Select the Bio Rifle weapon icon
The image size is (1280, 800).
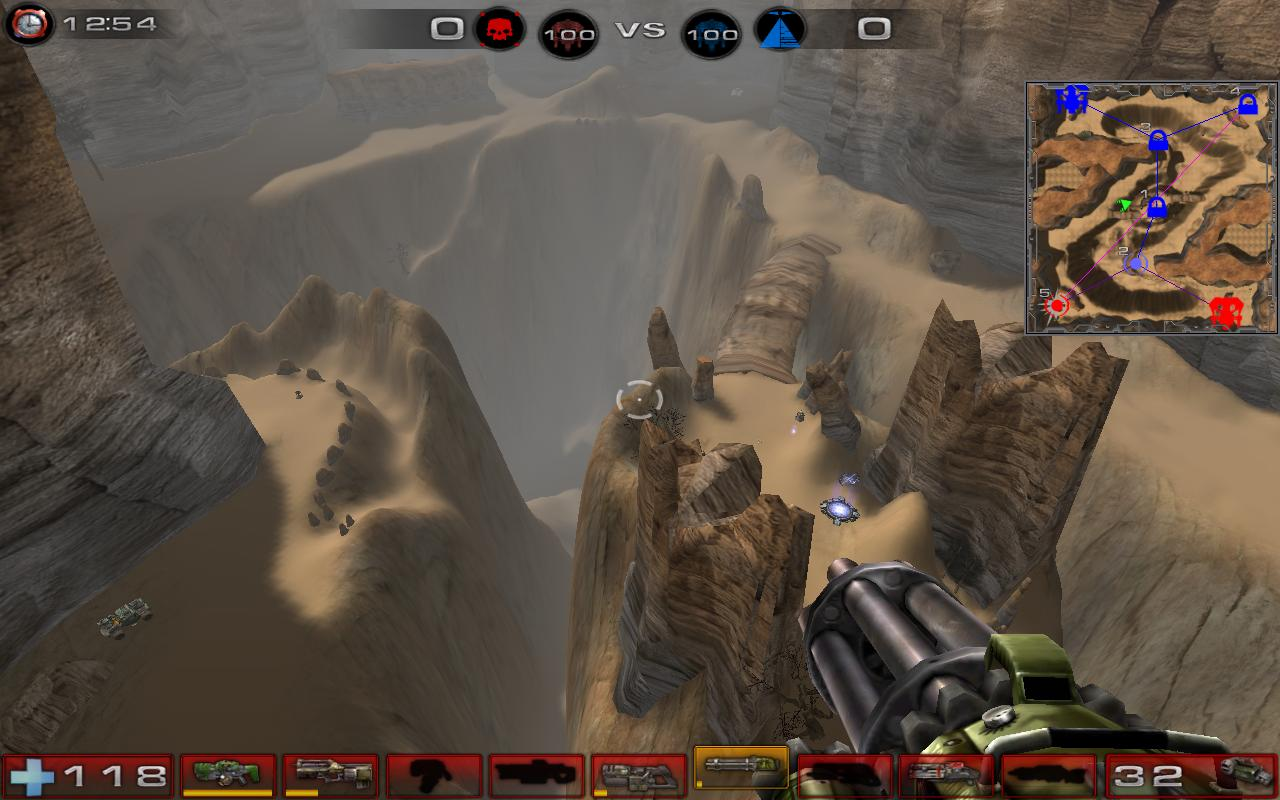point(227,775)
